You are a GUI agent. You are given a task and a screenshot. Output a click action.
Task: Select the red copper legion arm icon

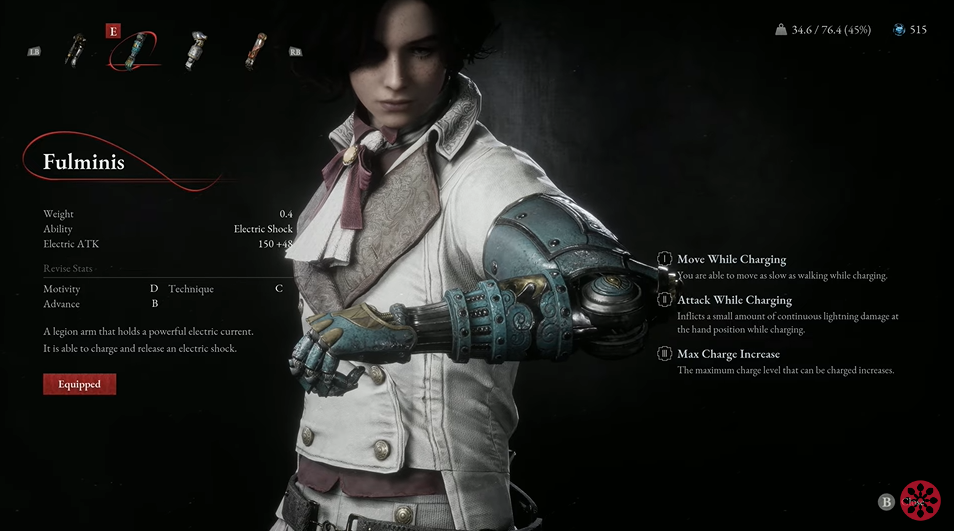coord(257,50)
